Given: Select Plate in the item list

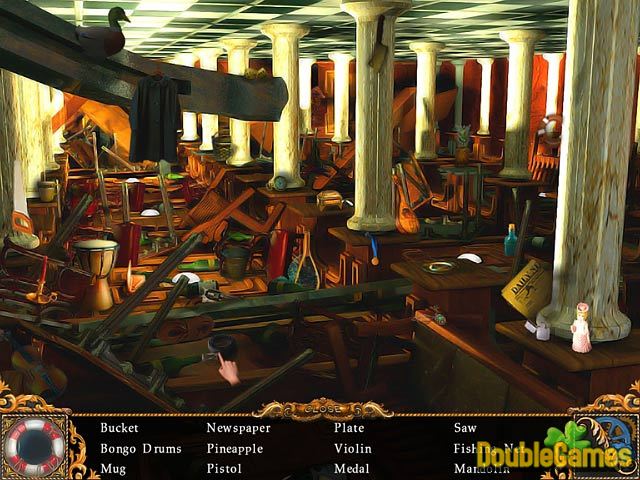Looking at the screenshot, I should pos(349,428).
